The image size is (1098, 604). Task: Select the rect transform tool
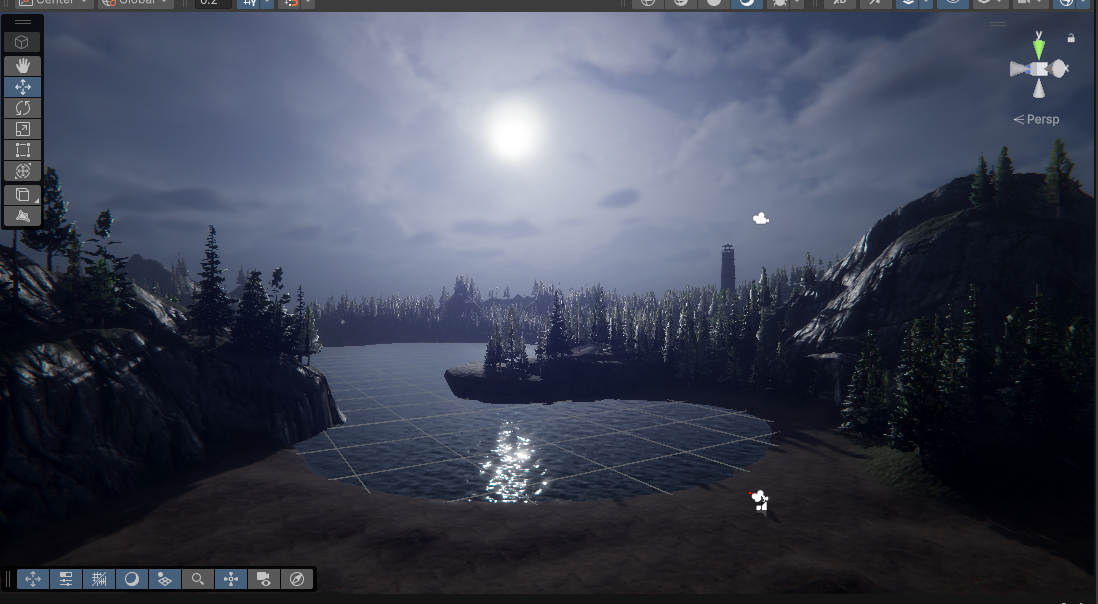point(23,150)
